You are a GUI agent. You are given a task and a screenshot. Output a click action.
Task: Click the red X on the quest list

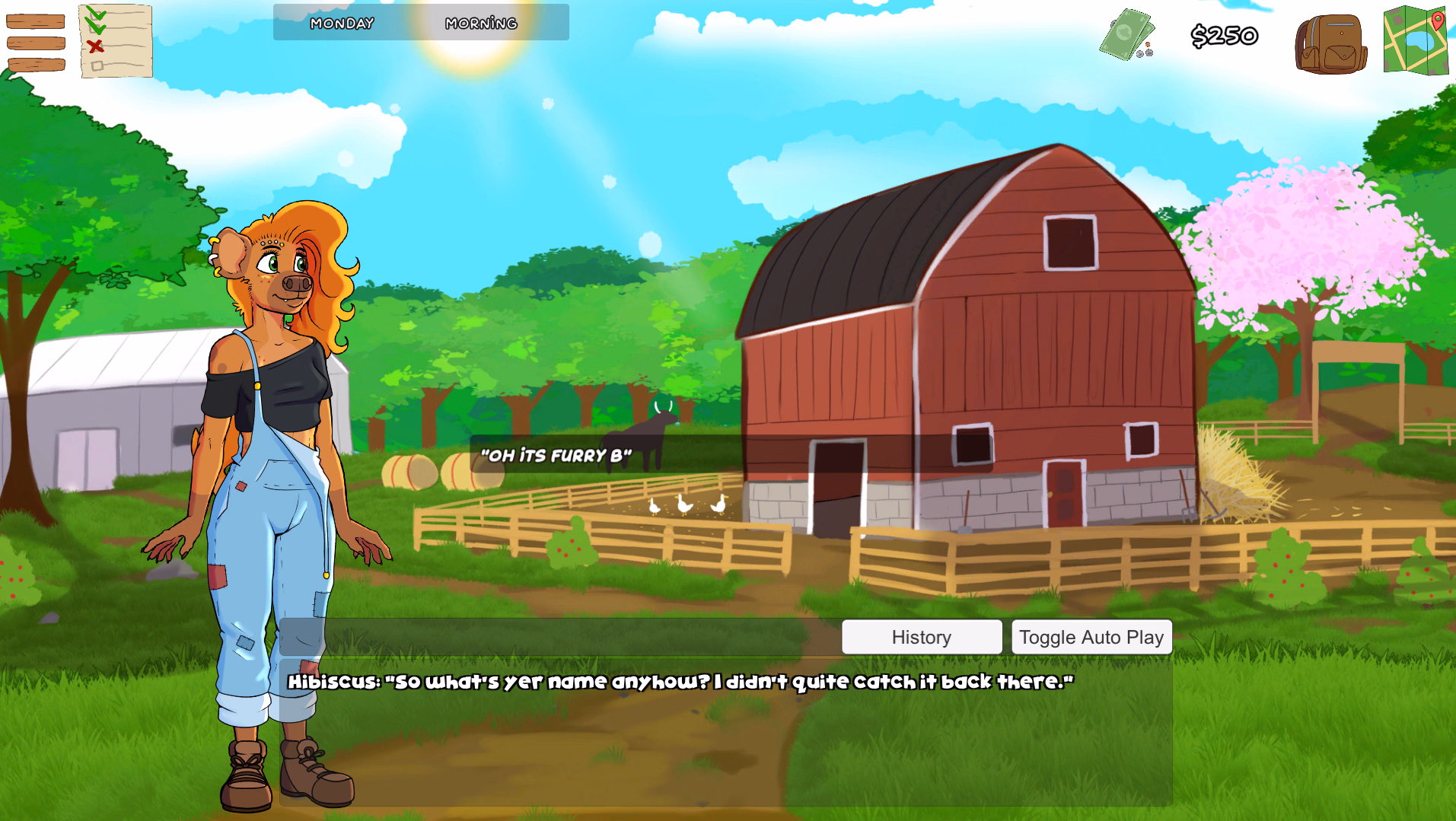96,46
